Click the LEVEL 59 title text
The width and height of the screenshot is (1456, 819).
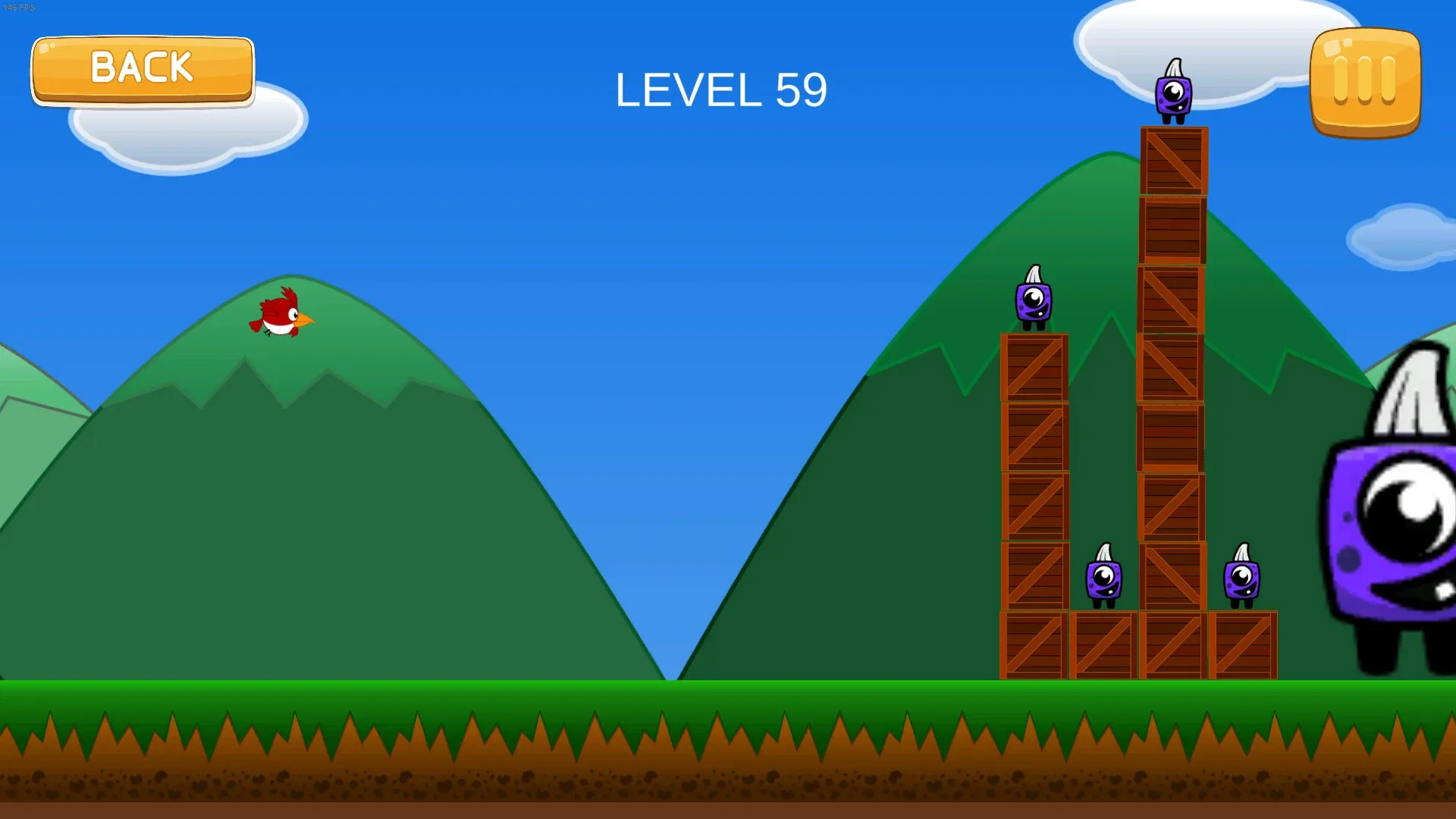722,89
